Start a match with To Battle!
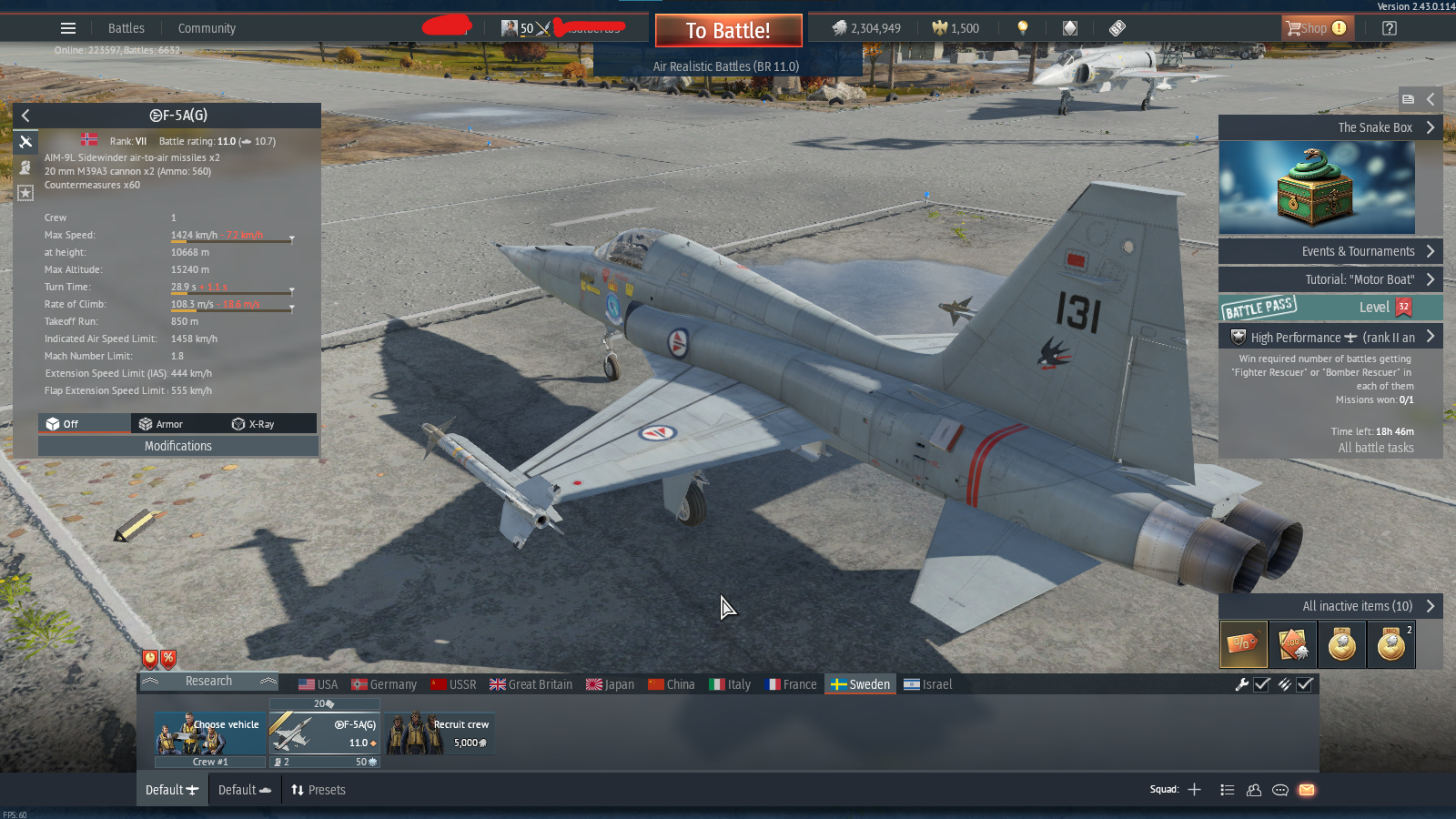This screenshot has width=1456, height=819. coord(728,31)
